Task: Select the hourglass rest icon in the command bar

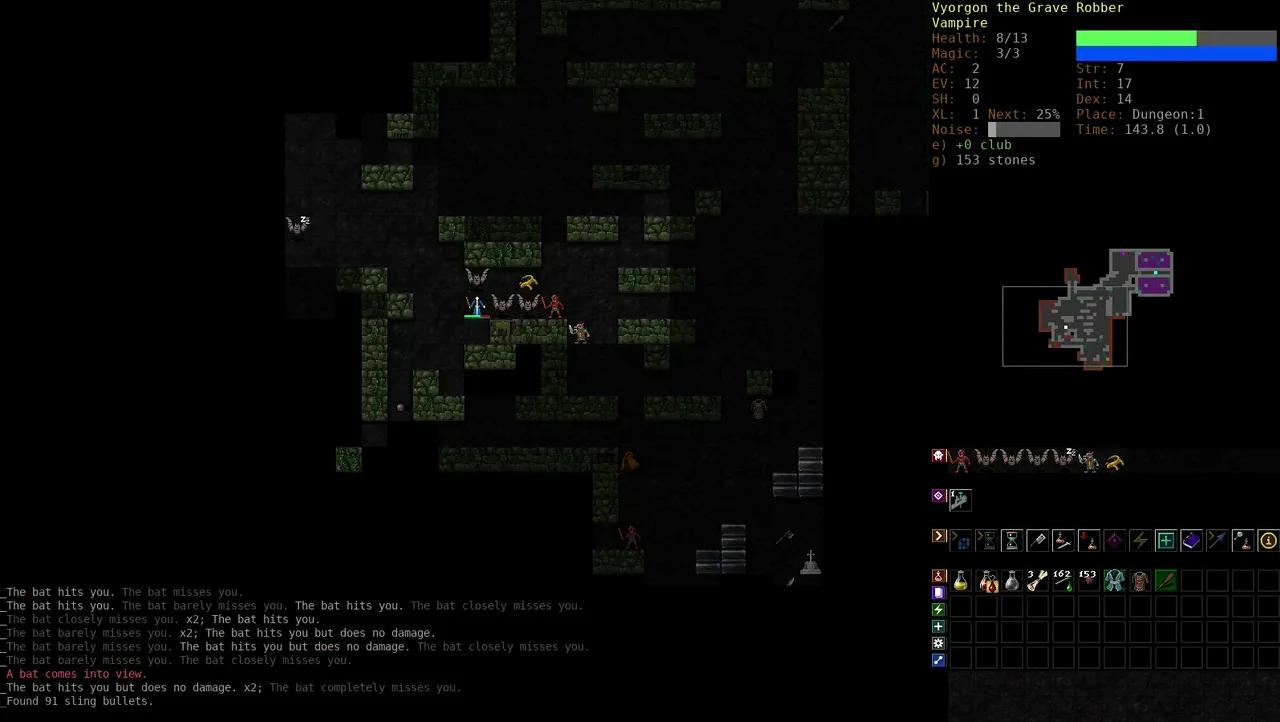Action: pos(1011,540)
